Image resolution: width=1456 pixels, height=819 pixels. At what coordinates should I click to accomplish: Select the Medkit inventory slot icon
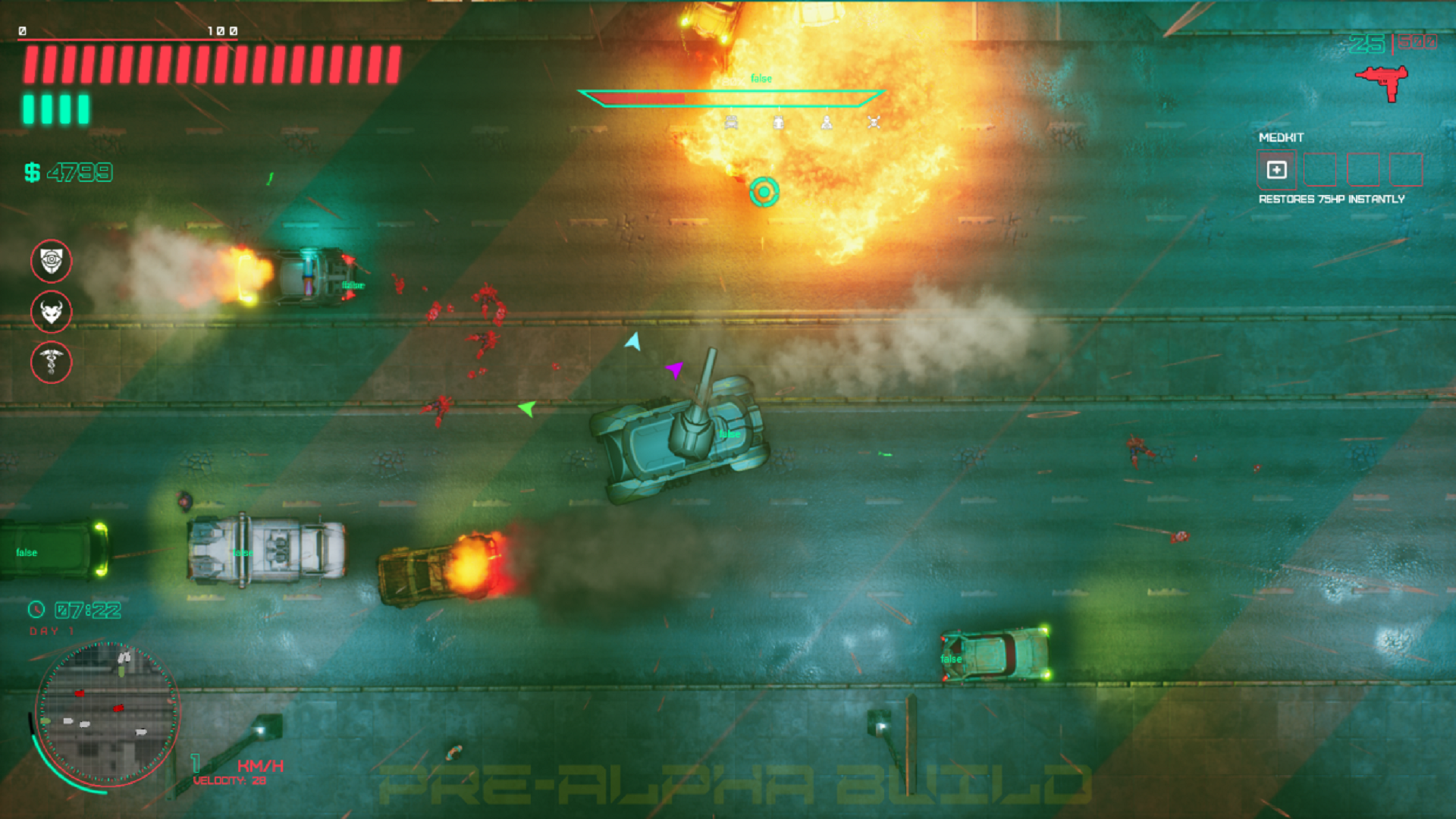(x=1278, y=171)
